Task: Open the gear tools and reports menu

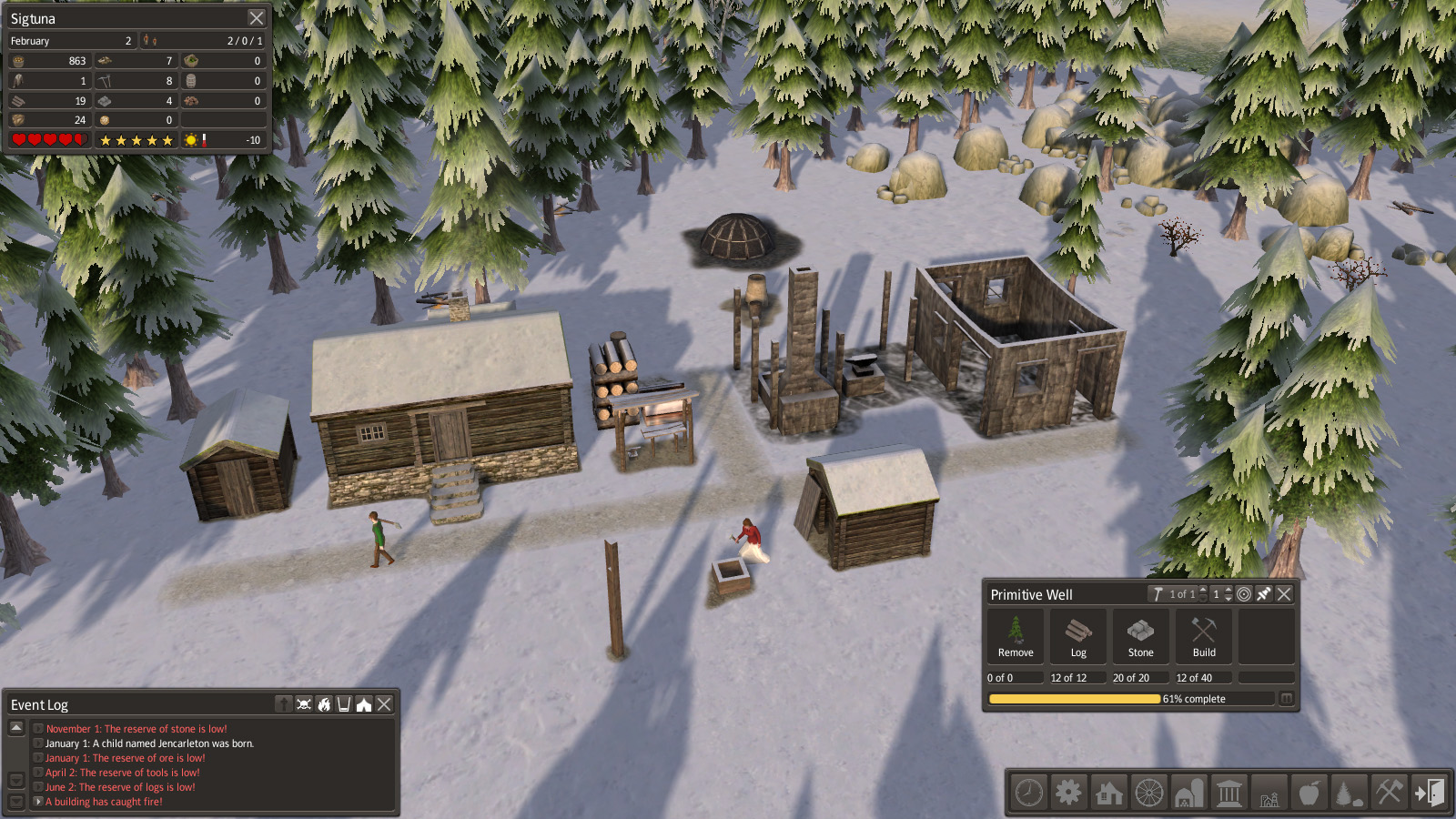Action: pyautogui.click(x=1068, y=793)
